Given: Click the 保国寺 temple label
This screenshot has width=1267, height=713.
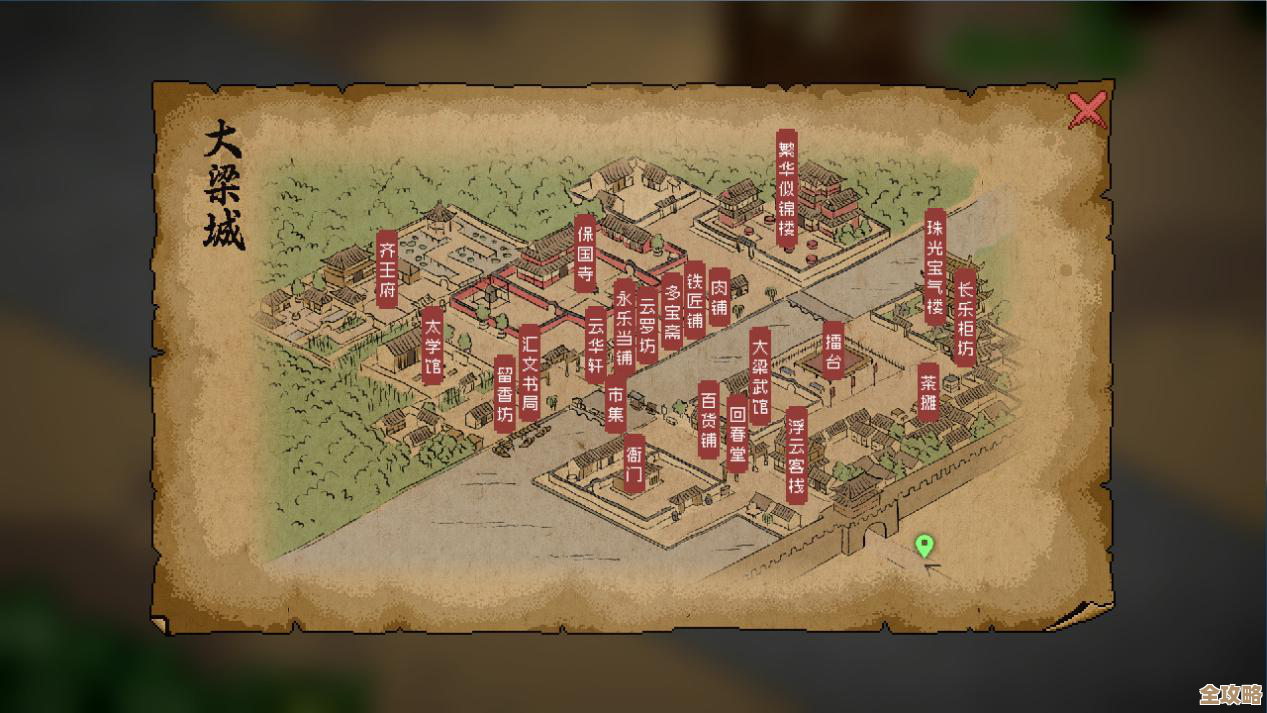Looking at the screenshot, I should coord(585,254).
